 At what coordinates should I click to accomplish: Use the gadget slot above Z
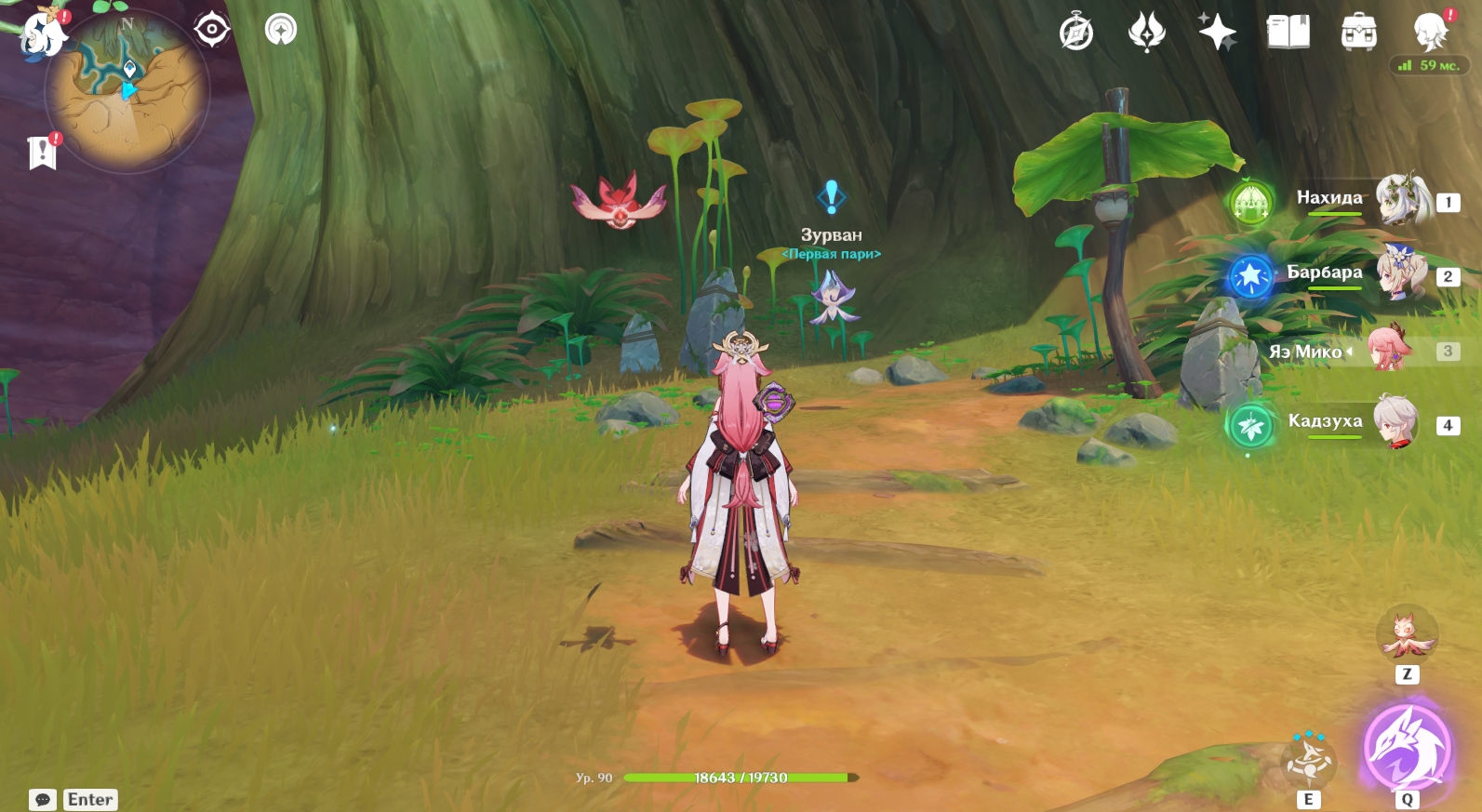click(x=1406, y=634)
